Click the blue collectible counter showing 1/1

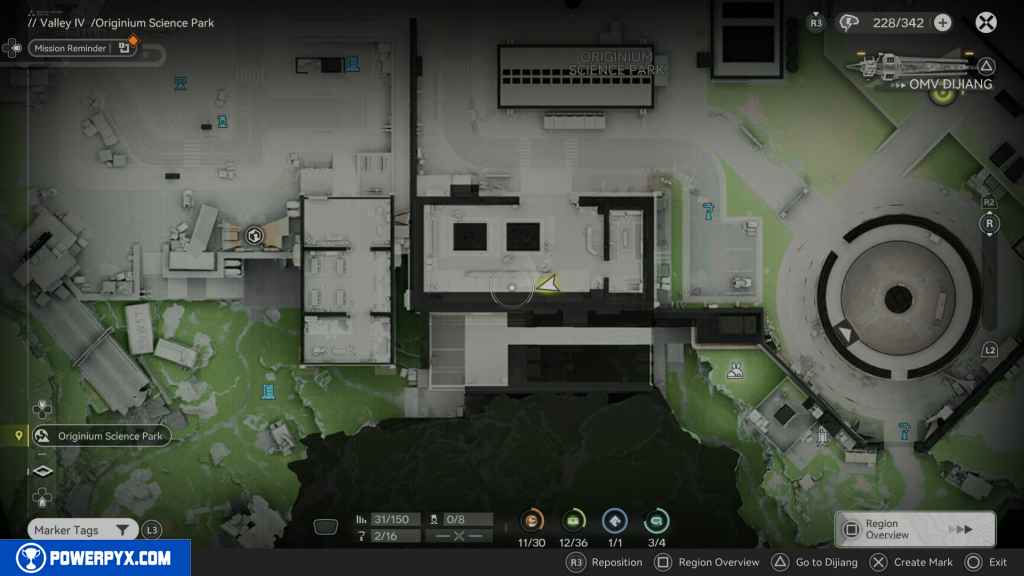click(x=614, y=520)
